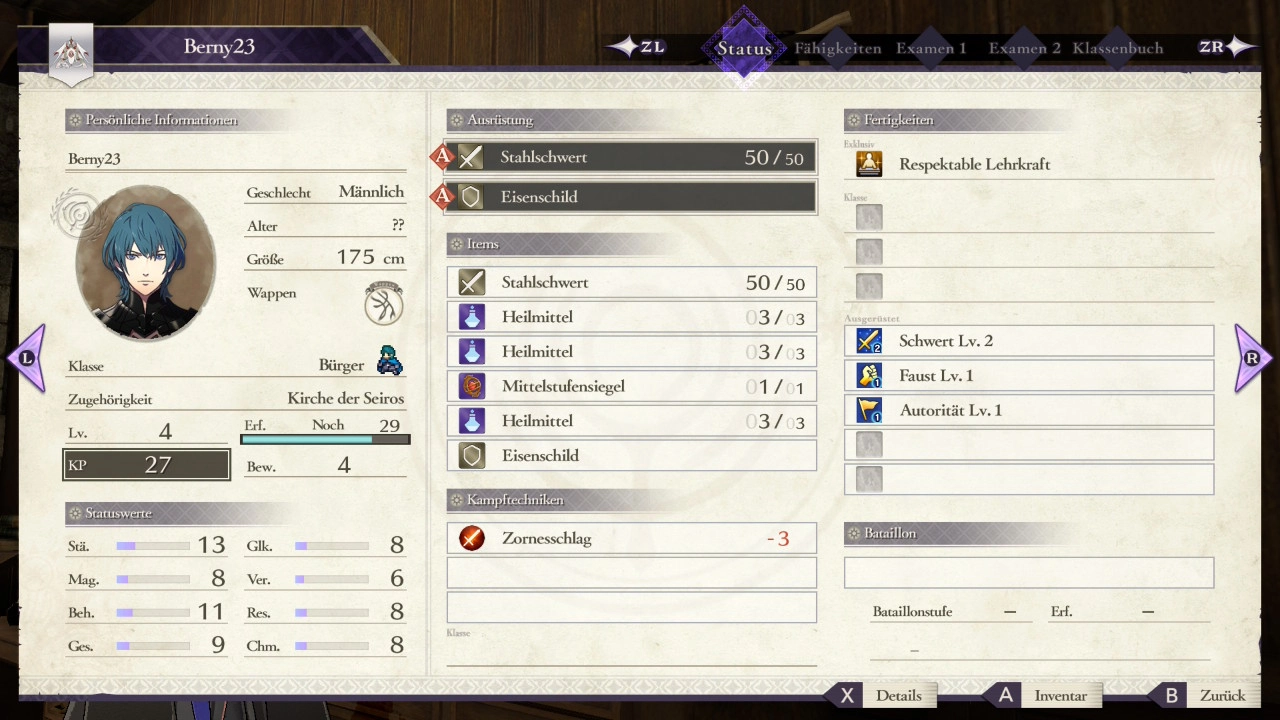The width and height of the screenshot is (1280, 720).
Task: Choose the Schwert Lv. 2 ability
Action: [x=1029, y=341]
